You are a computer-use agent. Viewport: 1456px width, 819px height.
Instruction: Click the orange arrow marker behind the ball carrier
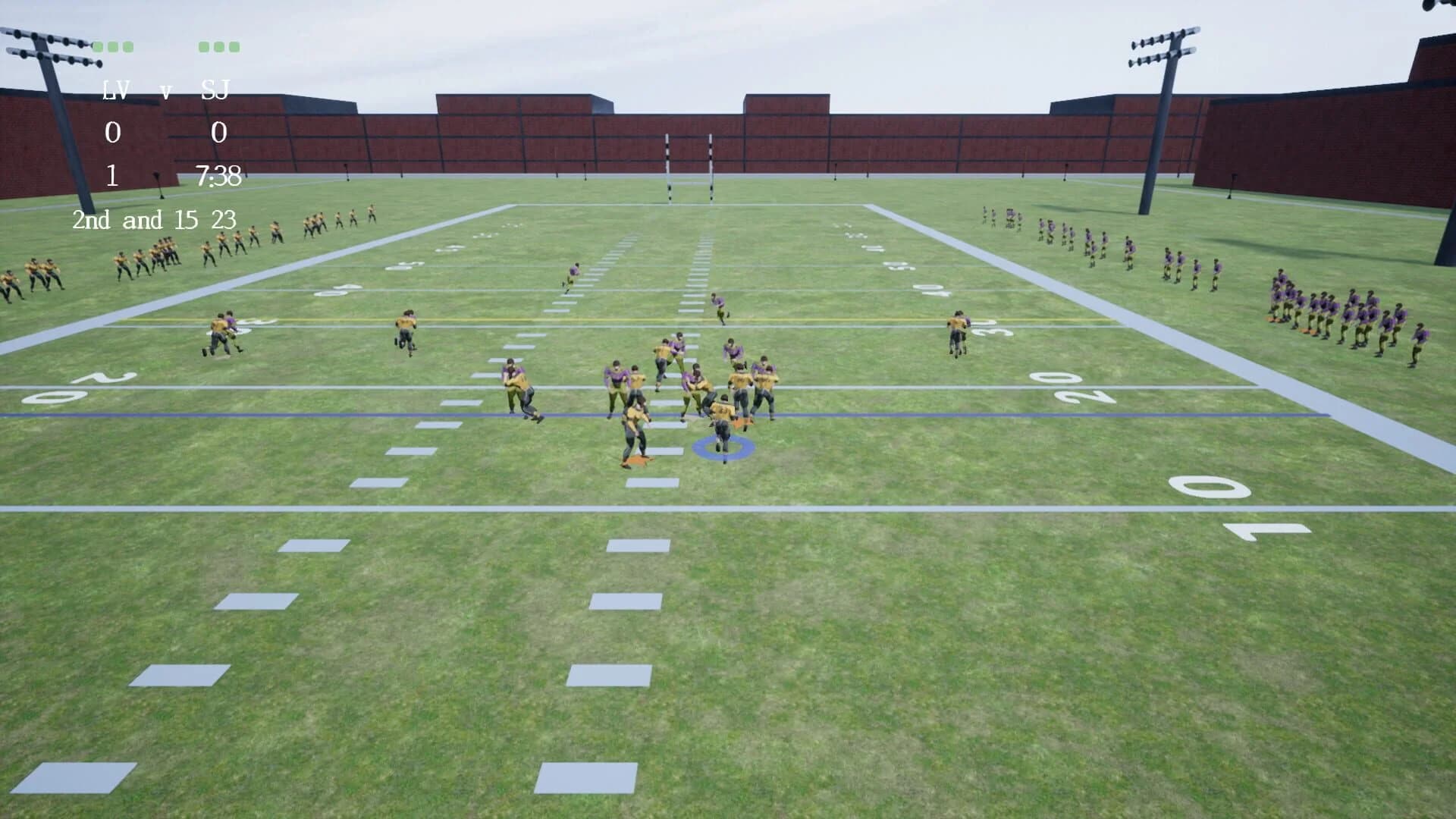pyautogui.click(x=742, y=422)
